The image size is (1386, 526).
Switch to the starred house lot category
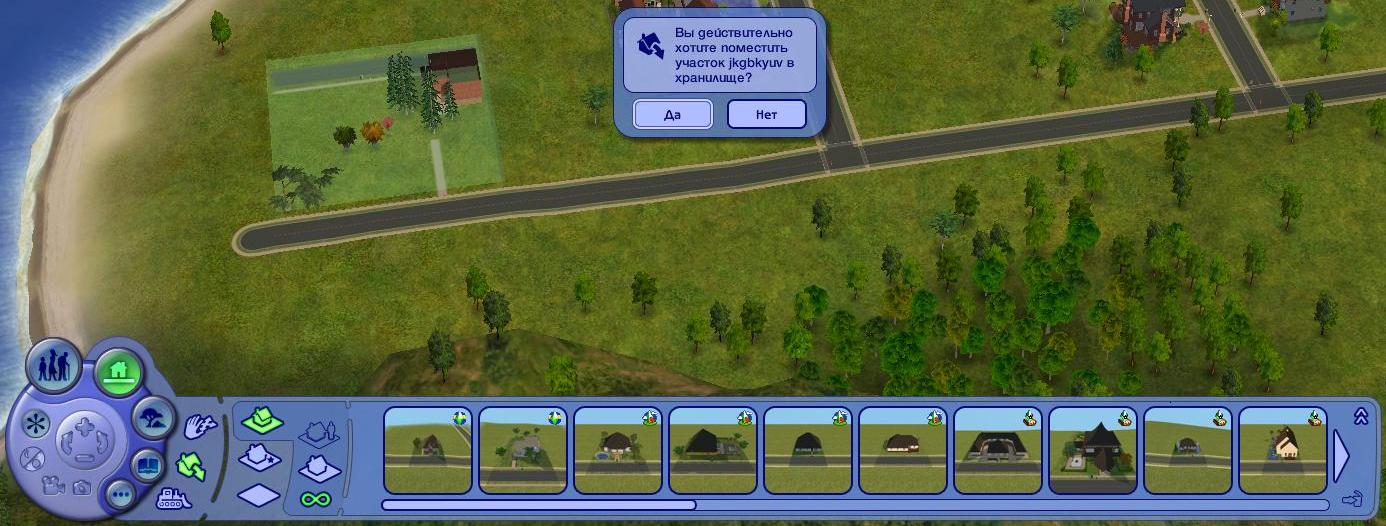pyautogui.click(x=260, y=458)
